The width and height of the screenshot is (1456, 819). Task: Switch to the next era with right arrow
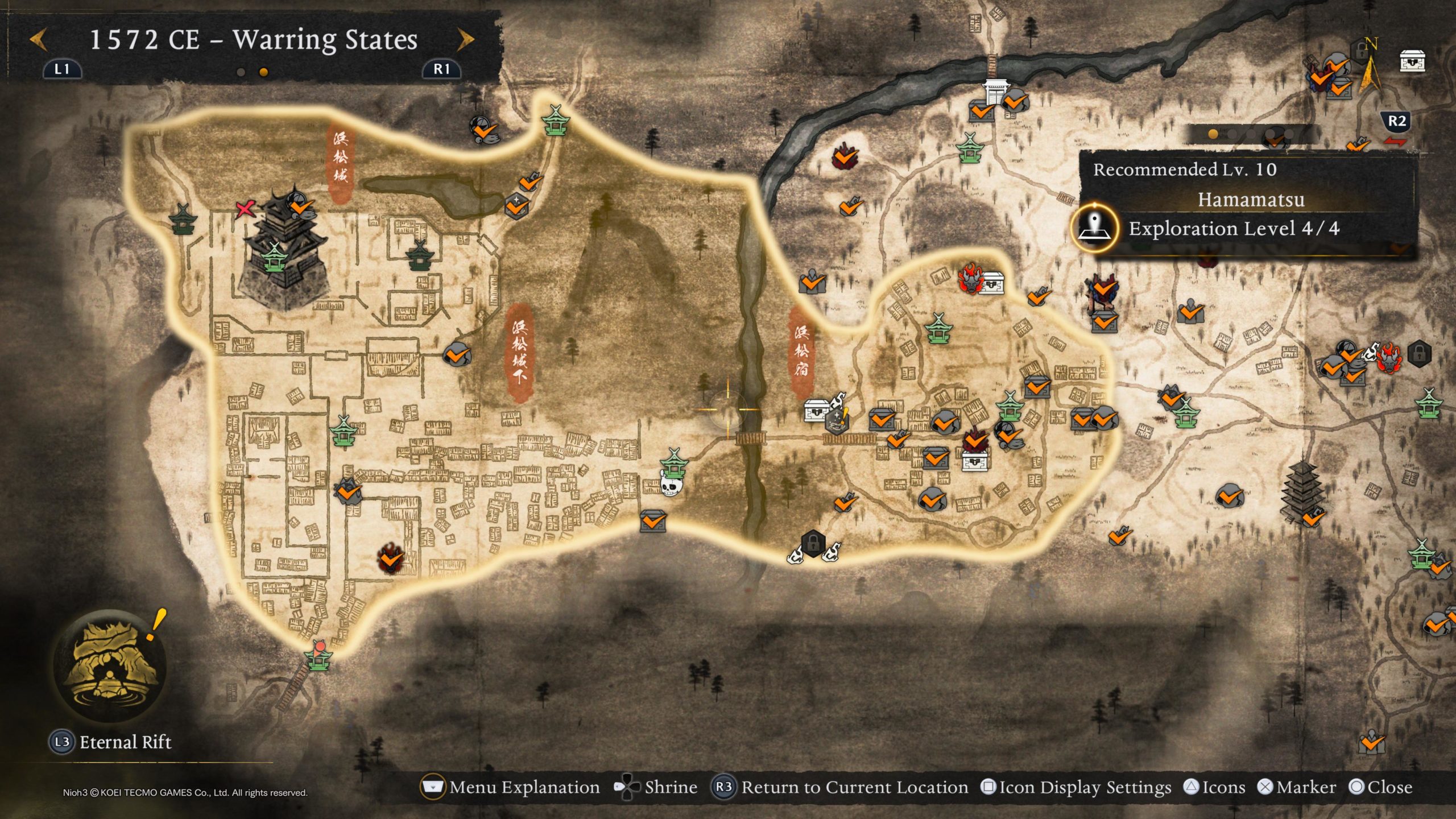[x=465, y=40]
